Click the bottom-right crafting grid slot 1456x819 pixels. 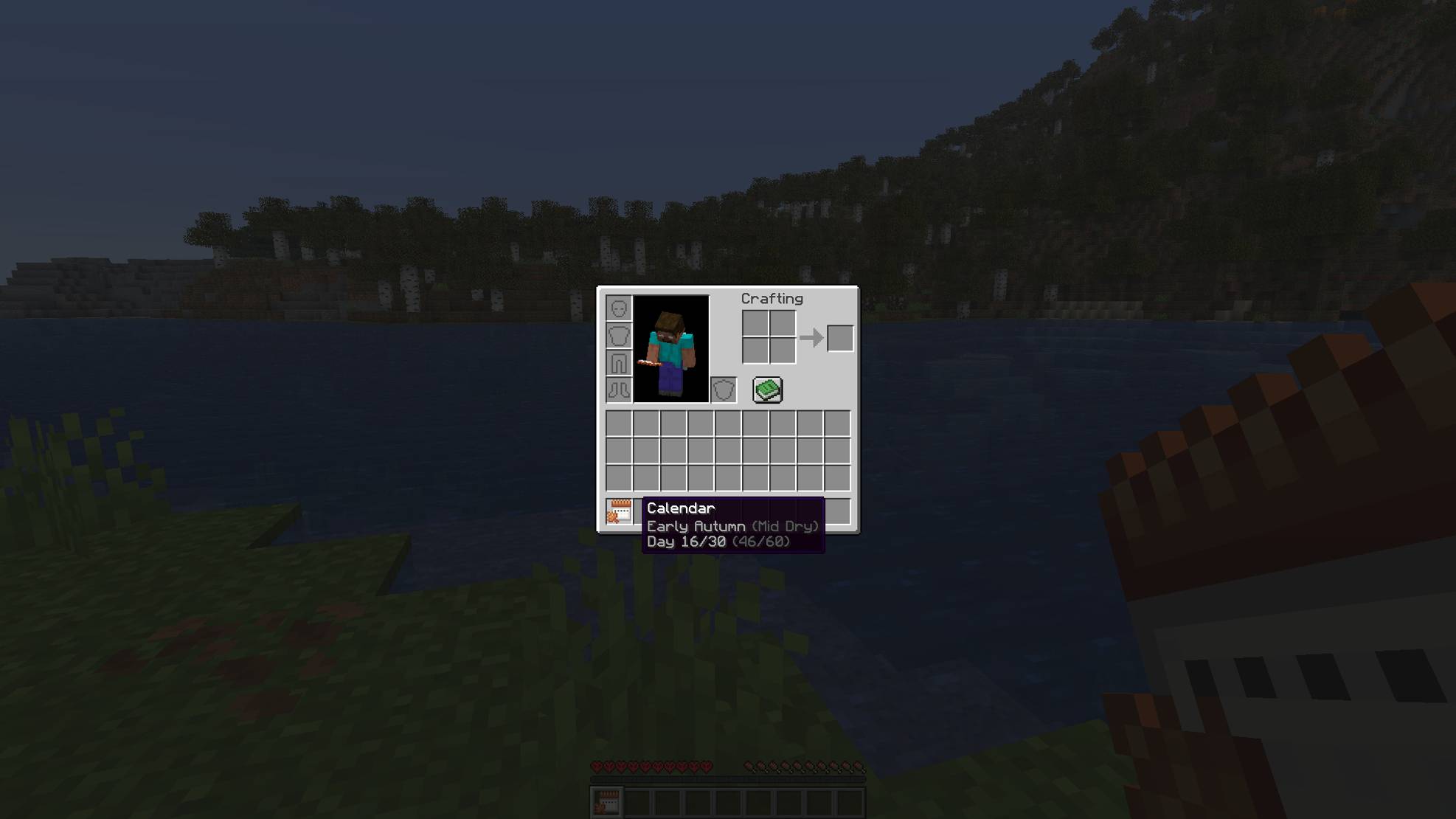pyautogui.click(x=782, y=352)
